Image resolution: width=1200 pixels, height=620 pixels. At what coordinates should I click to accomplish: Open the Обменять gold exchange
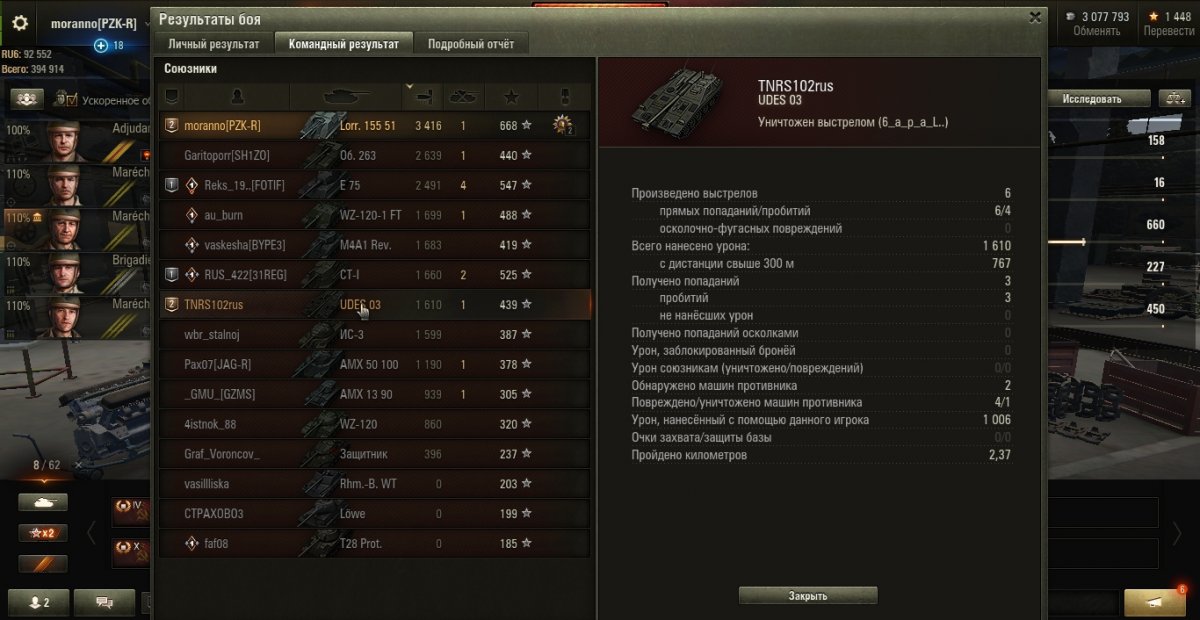(x=1096, y=23)
